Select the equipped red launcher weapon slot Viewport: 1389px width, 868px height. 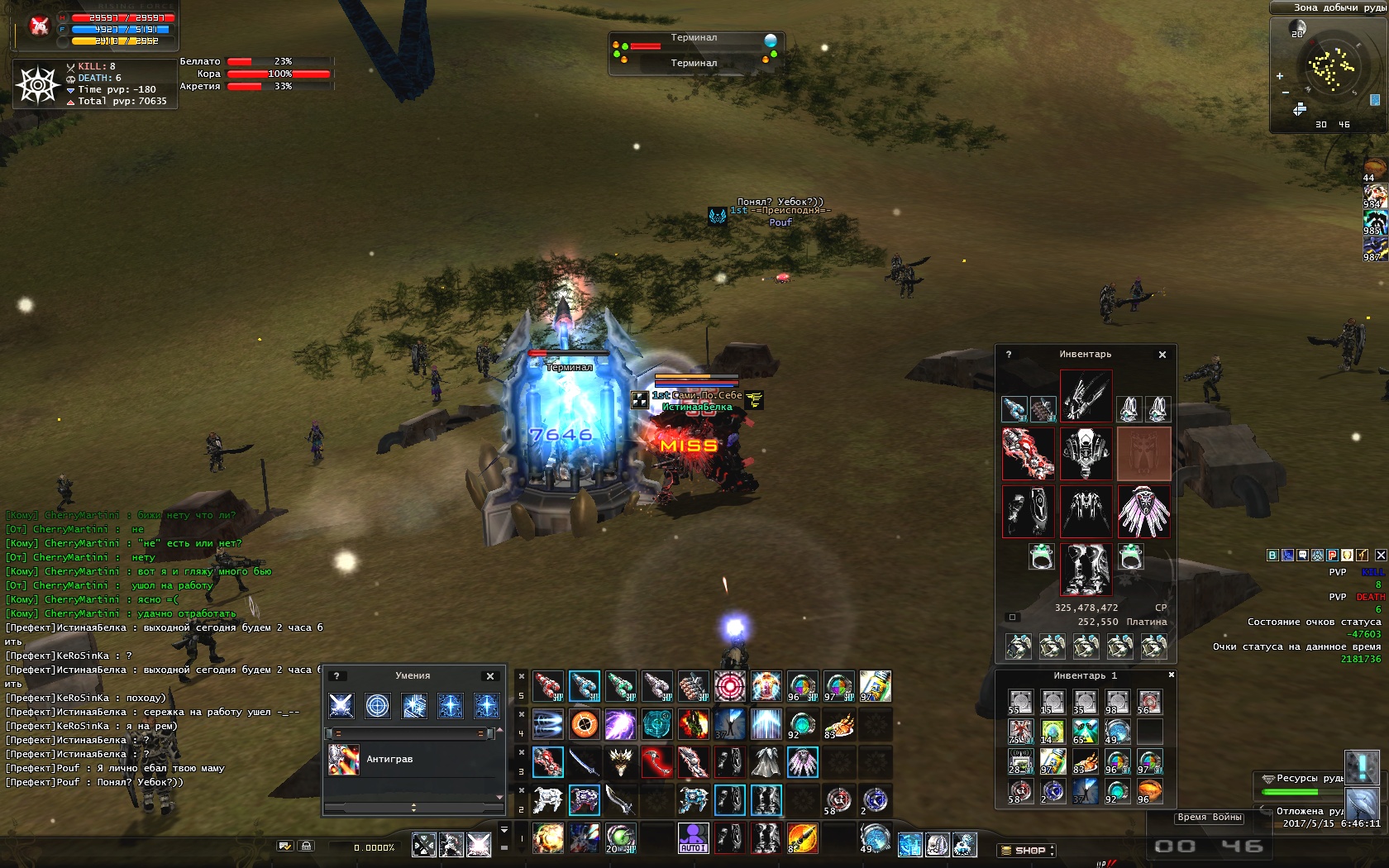point(1028,453)
